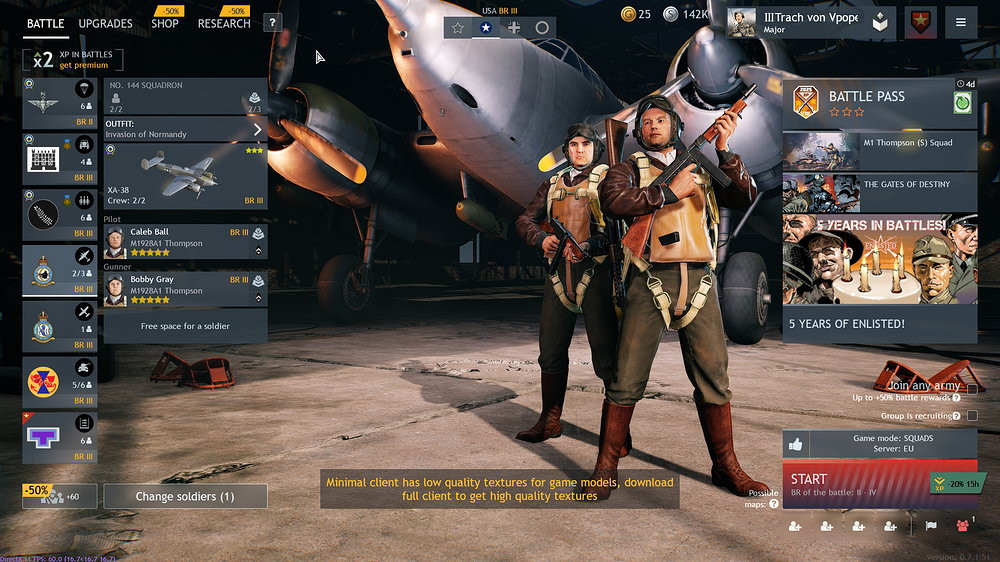
Task: Click the Free space for a soldier slot
Action: pos(185,326)
